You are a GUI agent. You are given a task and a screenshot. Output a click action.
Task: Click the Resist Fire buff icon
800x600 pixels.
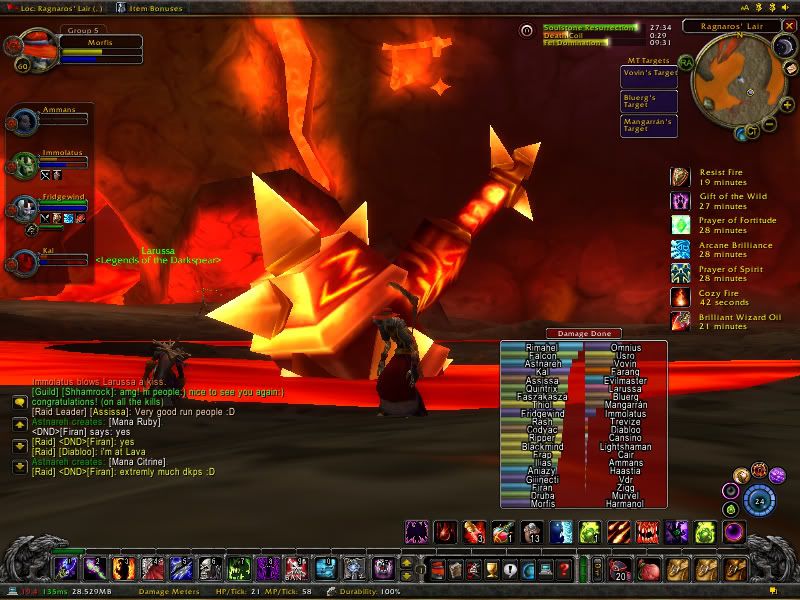[x=680, y=177]
